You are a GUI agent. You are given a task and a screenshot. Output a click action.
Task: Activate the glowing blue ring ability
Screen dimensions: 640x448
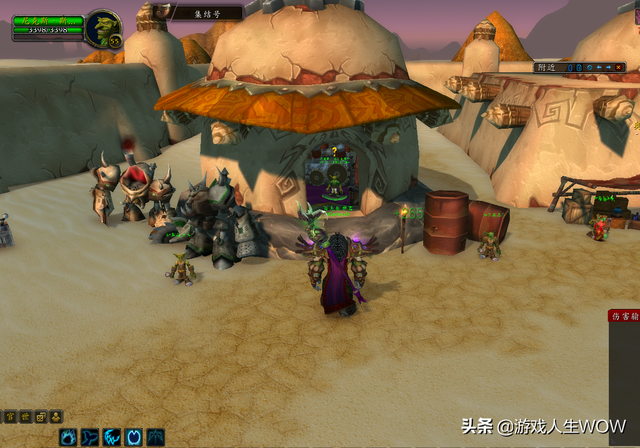click(134, 437)
